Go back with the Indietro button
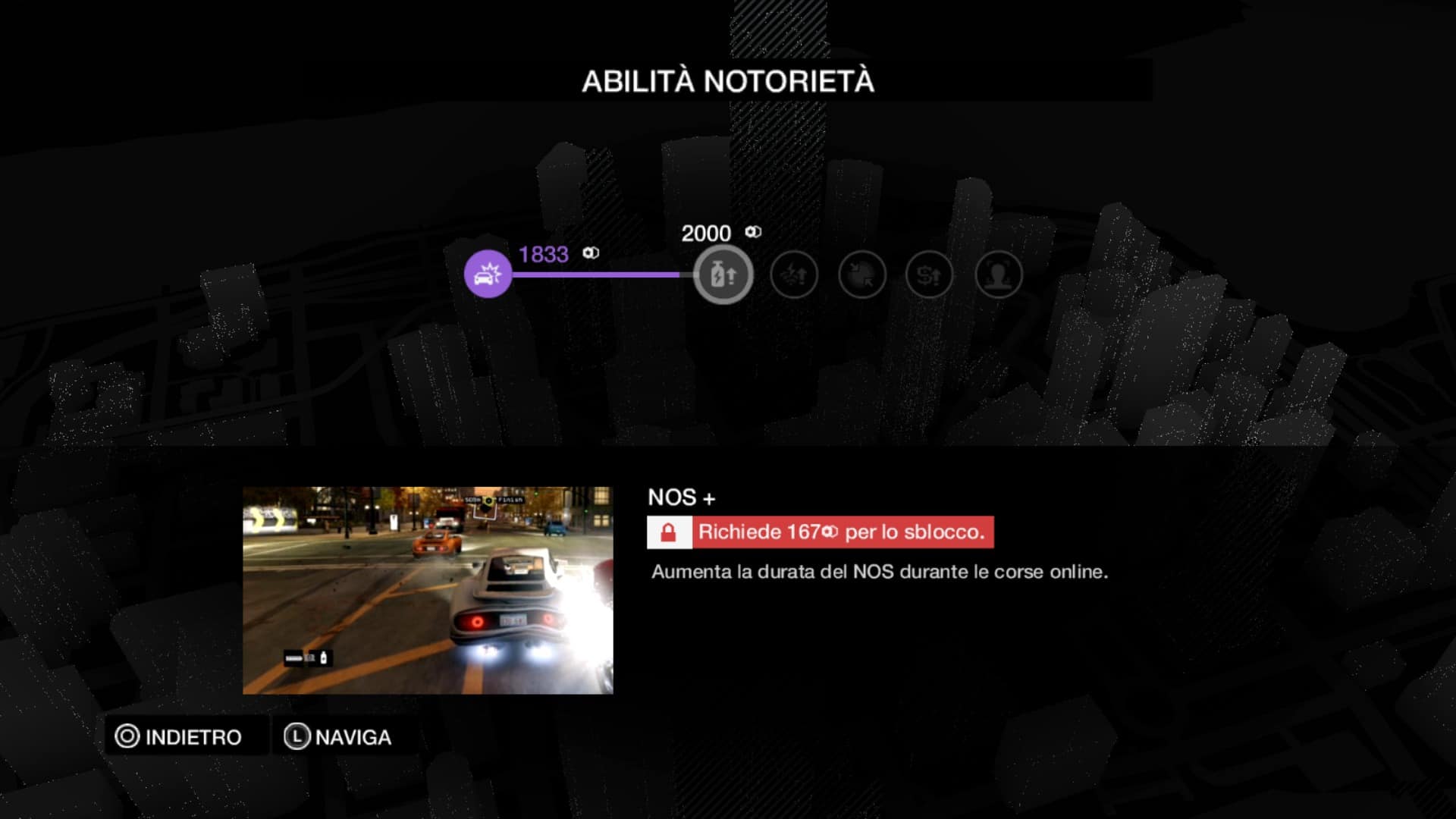 point(179,736)
